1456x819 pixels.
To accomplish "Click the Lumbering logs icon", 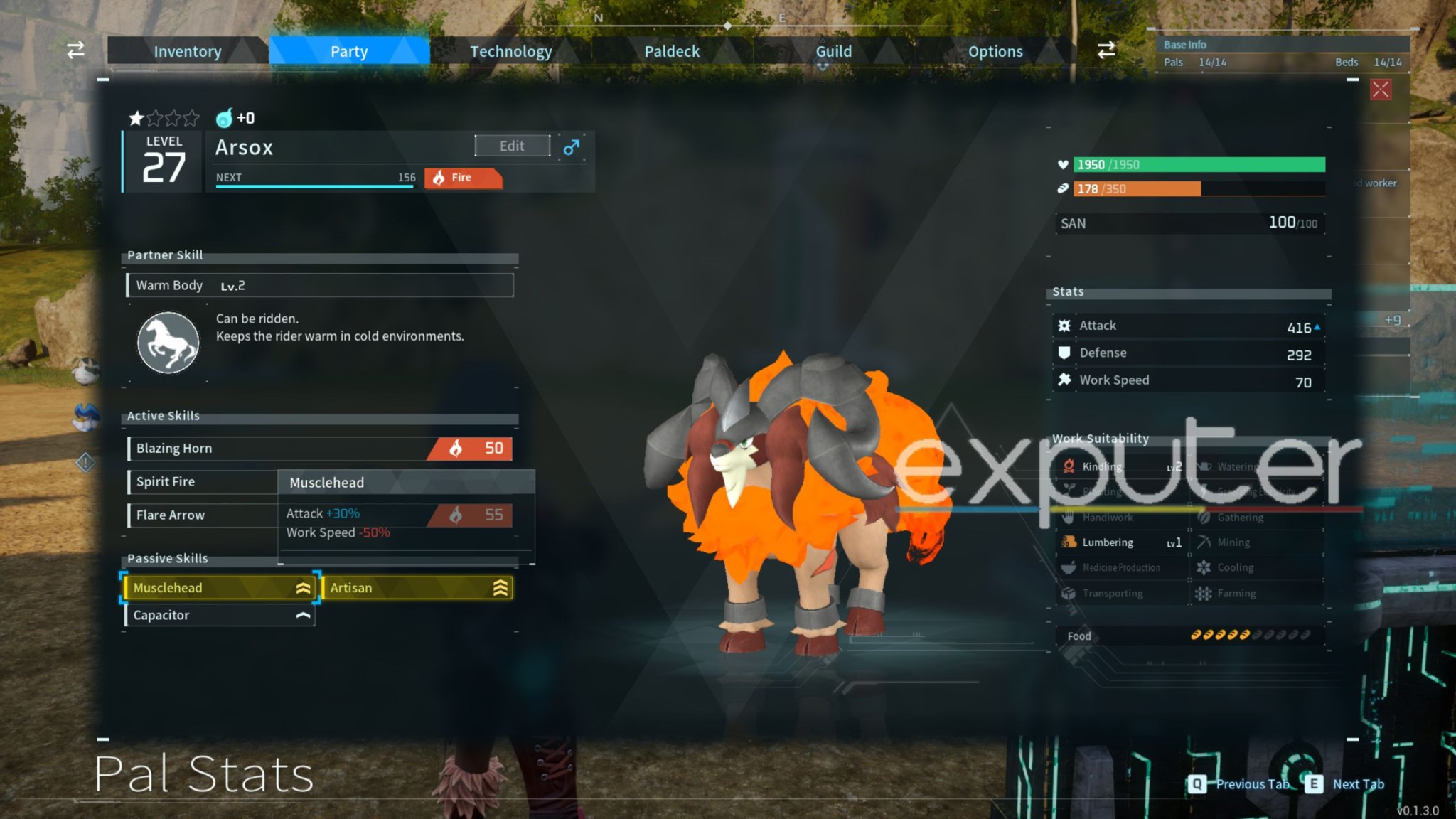I will [x=1069, y=542].
